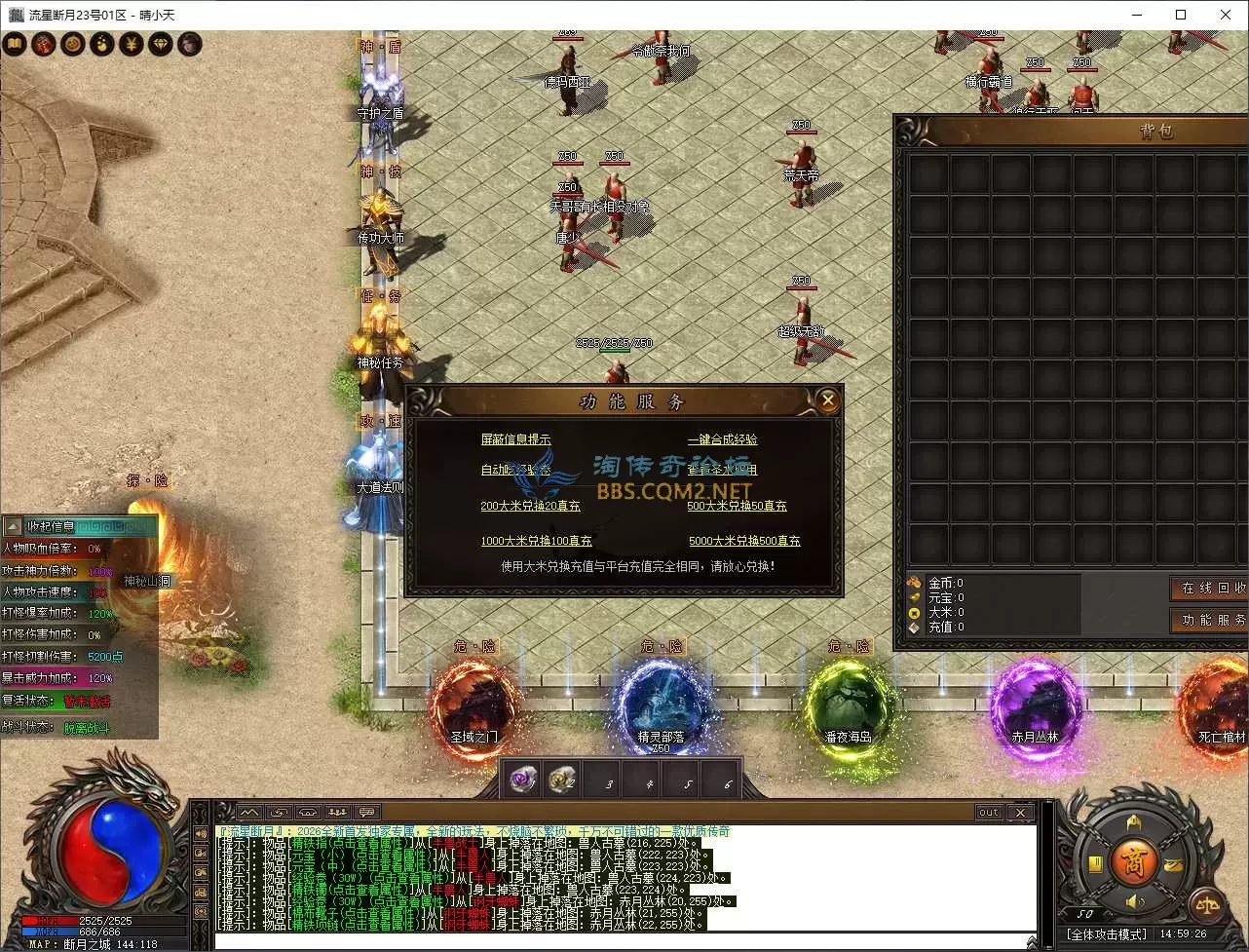Choose 5000大米兑换500真充
This screenshot has height=952, width=1249.
[x=744, y=541]
